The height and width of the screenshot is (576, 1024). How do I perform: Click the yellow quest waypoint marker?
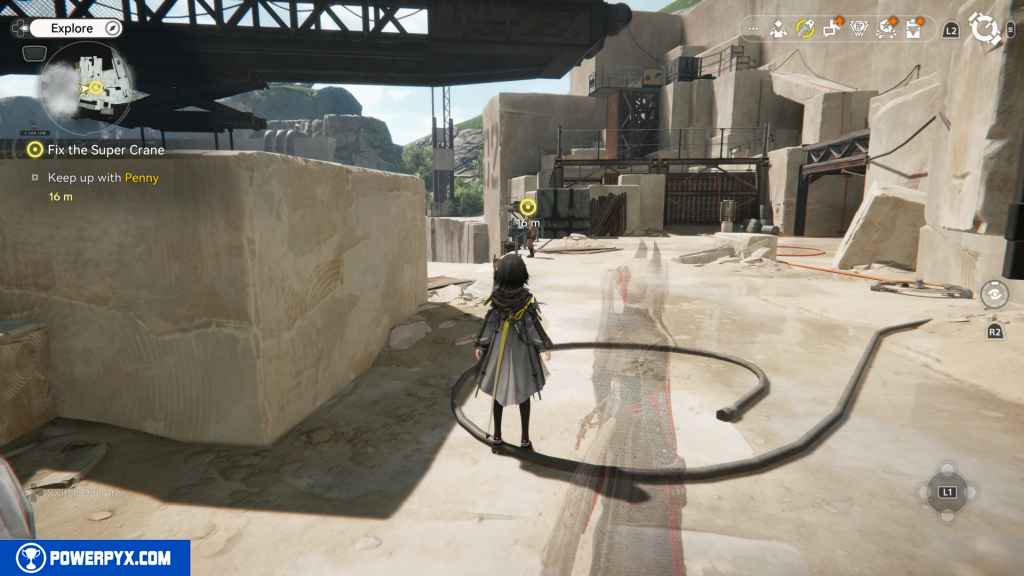(x=528, y=208)
